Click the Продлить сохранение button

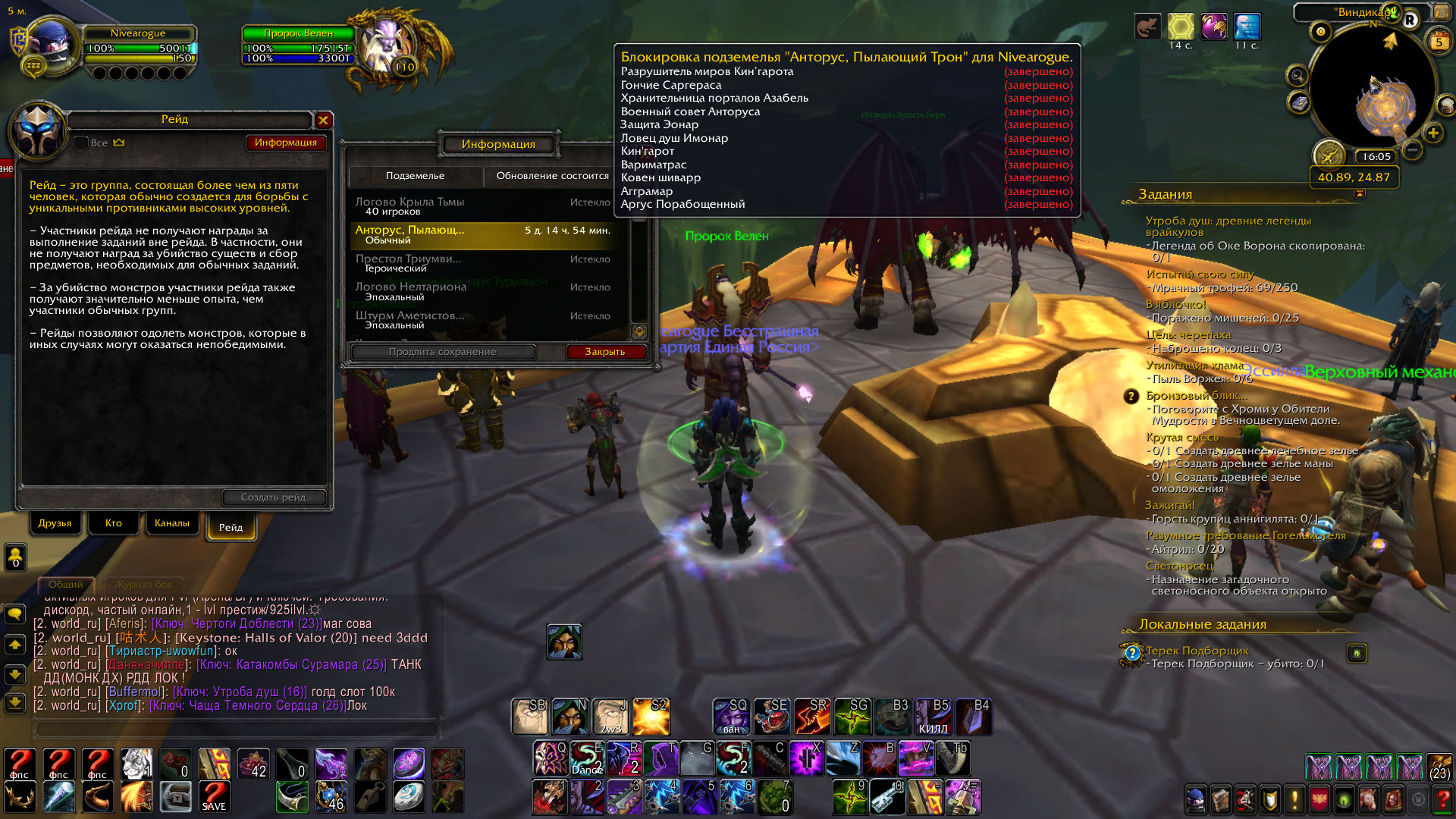(x=443, y=352)
